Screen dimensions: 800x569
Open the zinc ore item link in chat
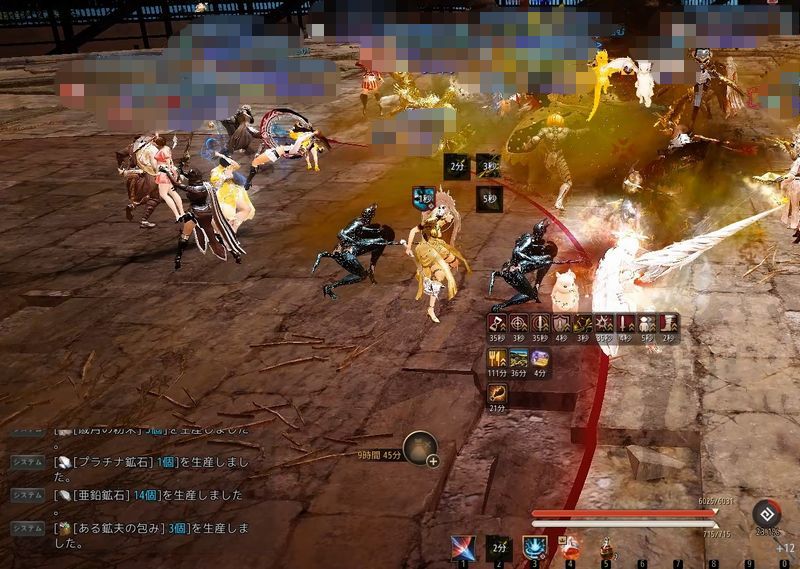pos(100,495)
